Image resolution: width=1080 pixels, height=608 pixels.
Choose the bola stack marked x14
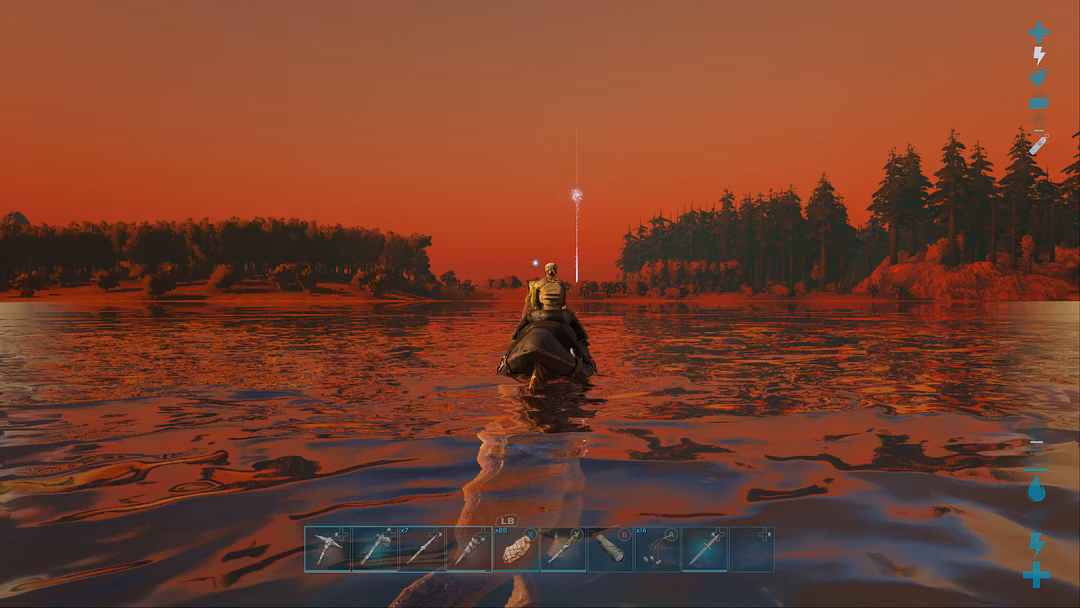658,549
